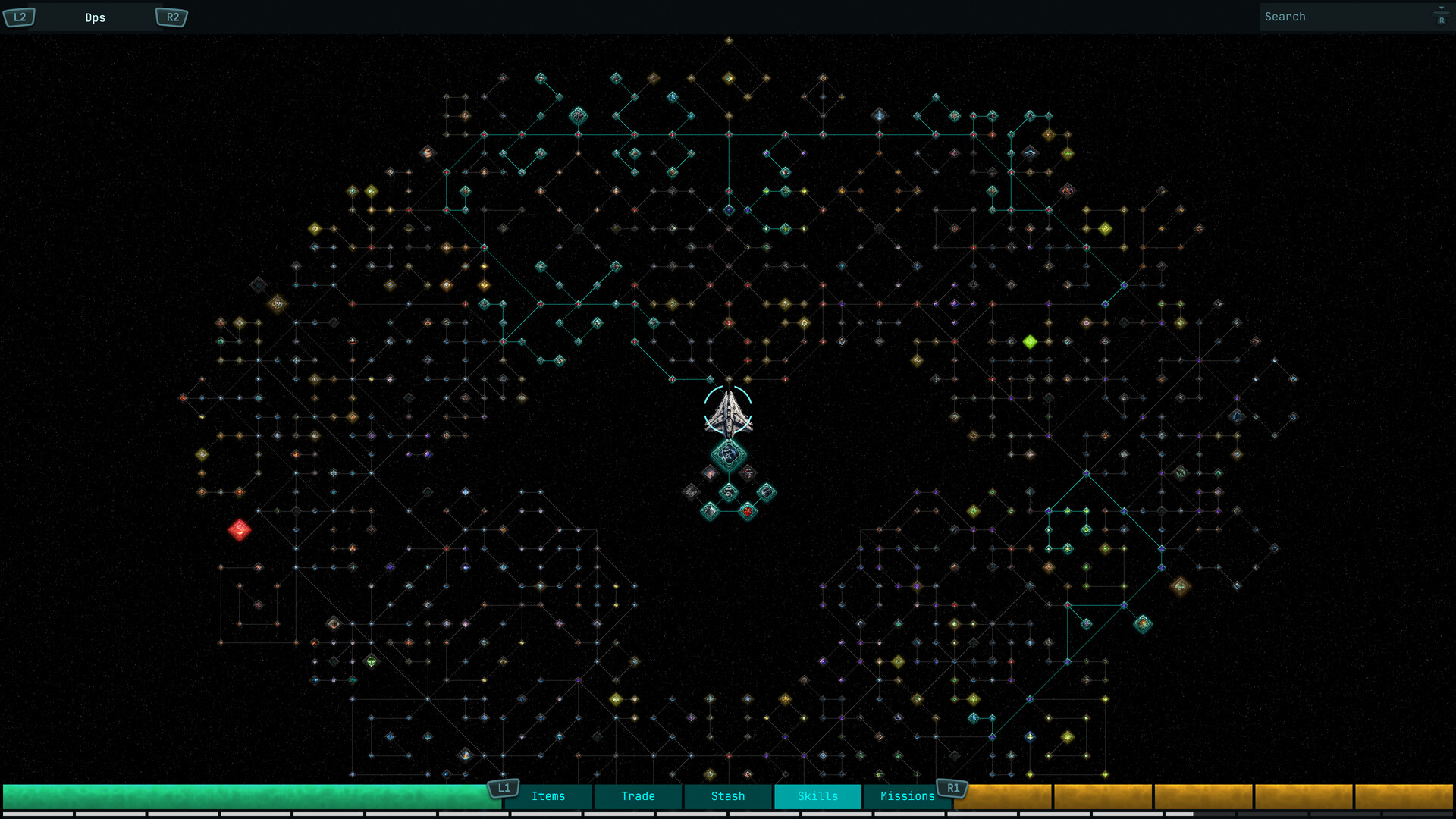
Task: Click the glowing red skill node on the left
Action: pyautogui.click(x=240, y=530)
